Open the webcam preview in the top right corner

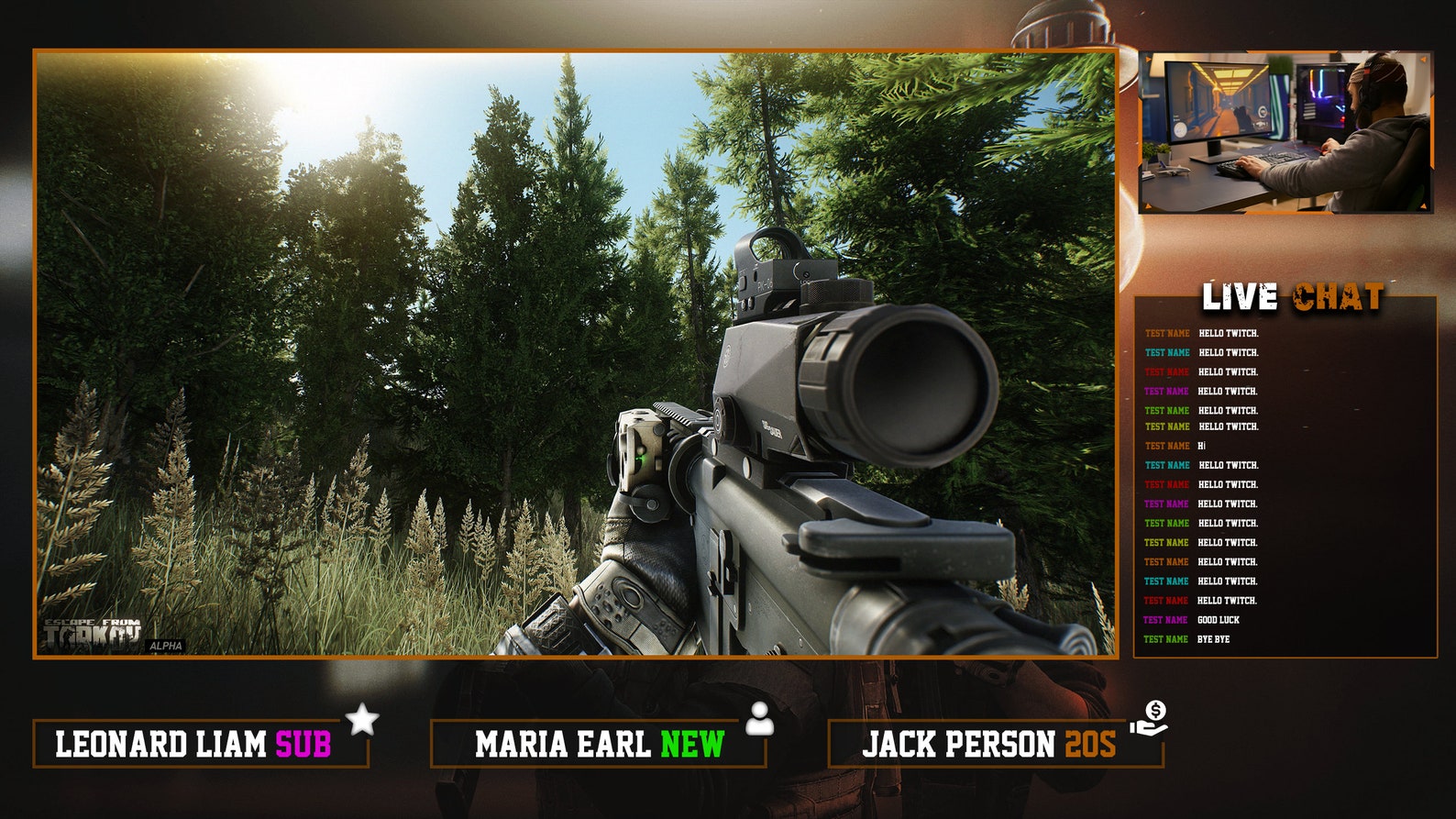1276,131
